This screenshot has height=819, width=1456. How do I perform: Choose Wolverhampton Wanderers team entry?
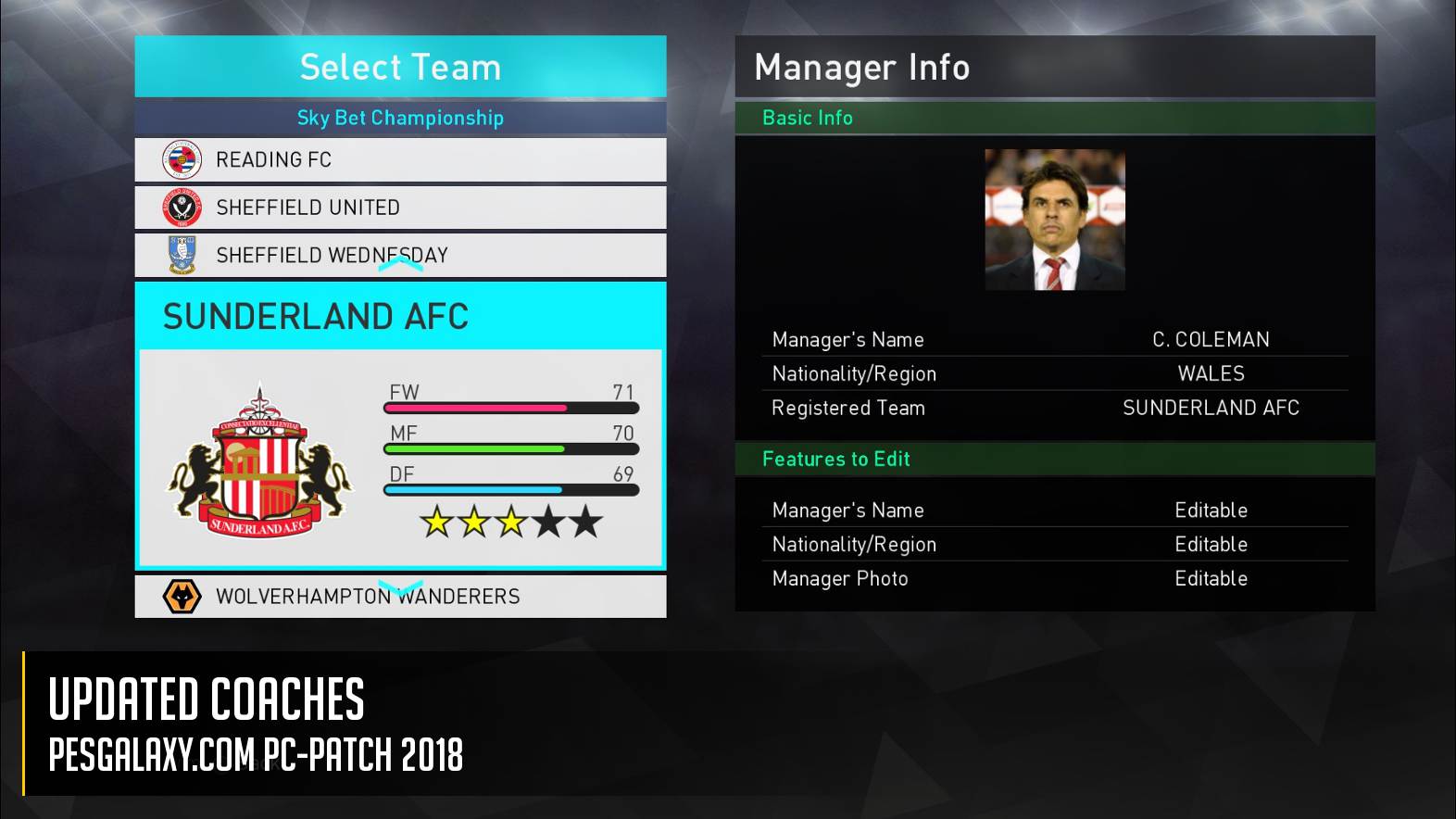click(x=400, y=597)
